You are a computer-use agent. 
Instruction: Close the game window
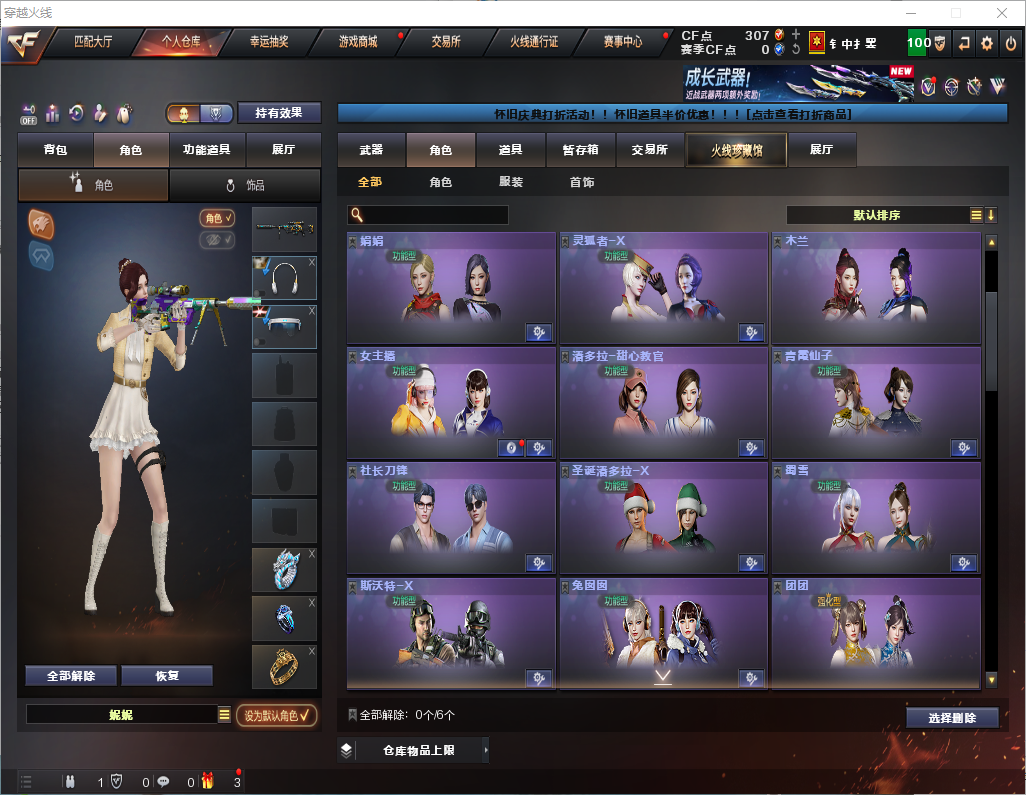[x=1001, y=12]
